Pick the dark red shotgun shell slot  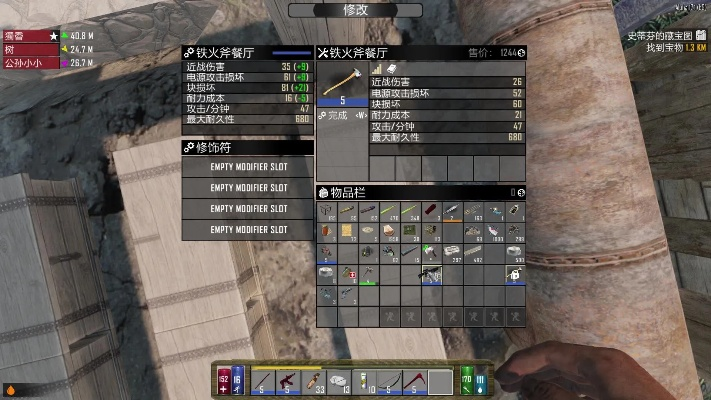click(x=430, y=211)
